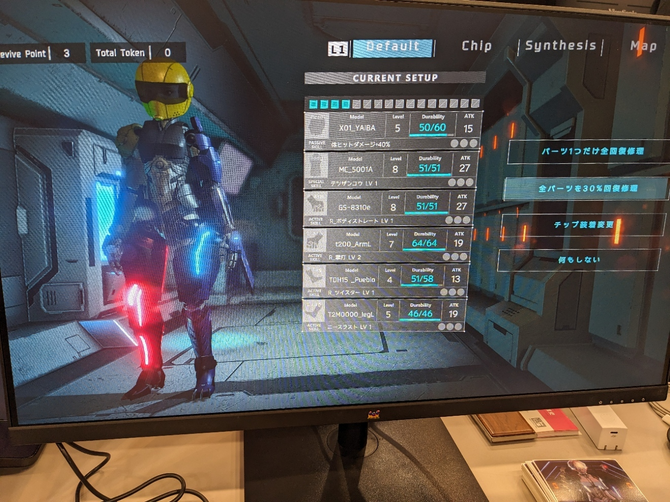Open the Map tab
The width and height of the screenshot is (670, 502).
(x=643, y=45)
